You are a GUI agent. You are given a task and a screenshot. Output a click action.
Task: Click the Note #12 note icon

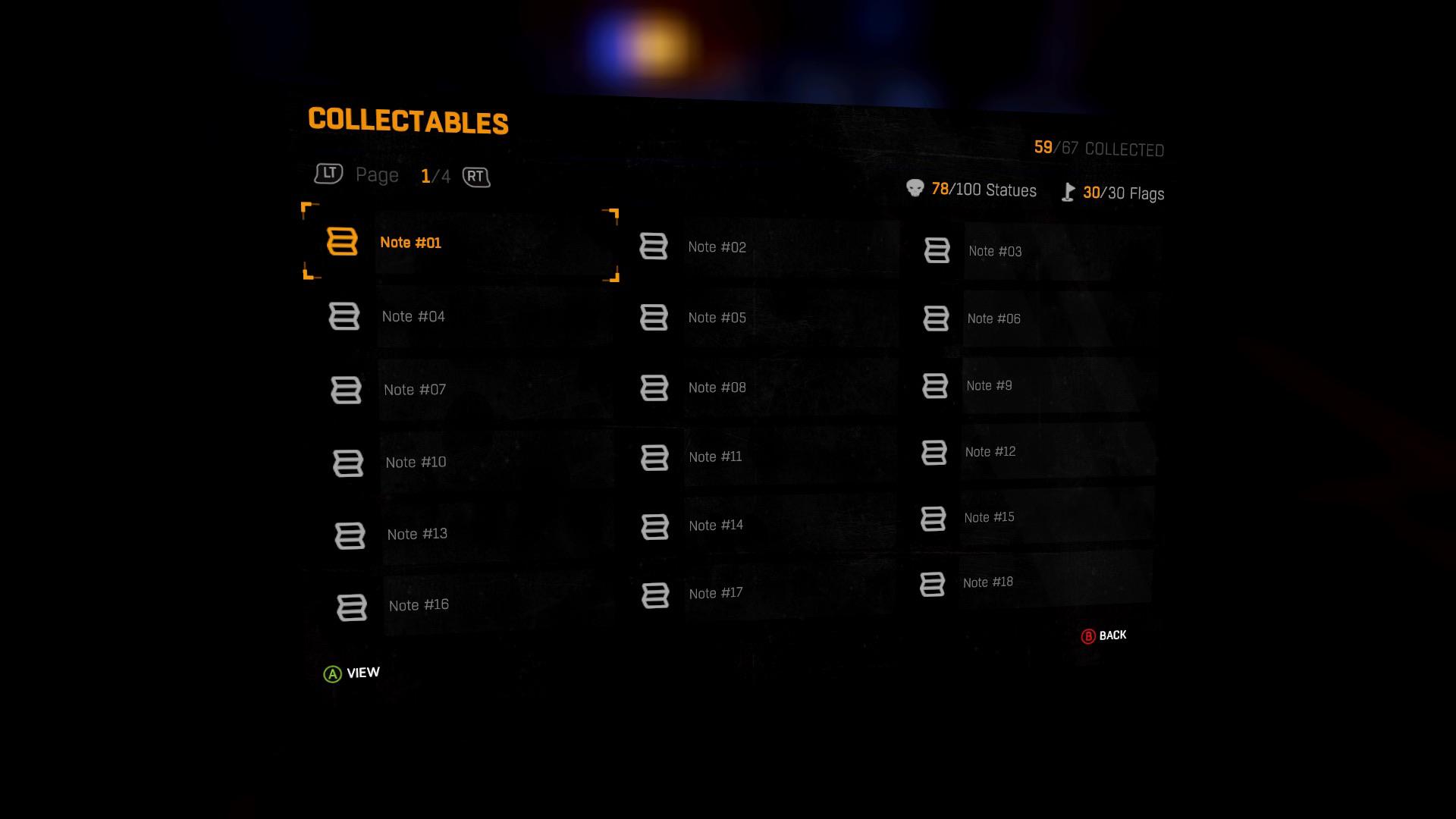934,453
